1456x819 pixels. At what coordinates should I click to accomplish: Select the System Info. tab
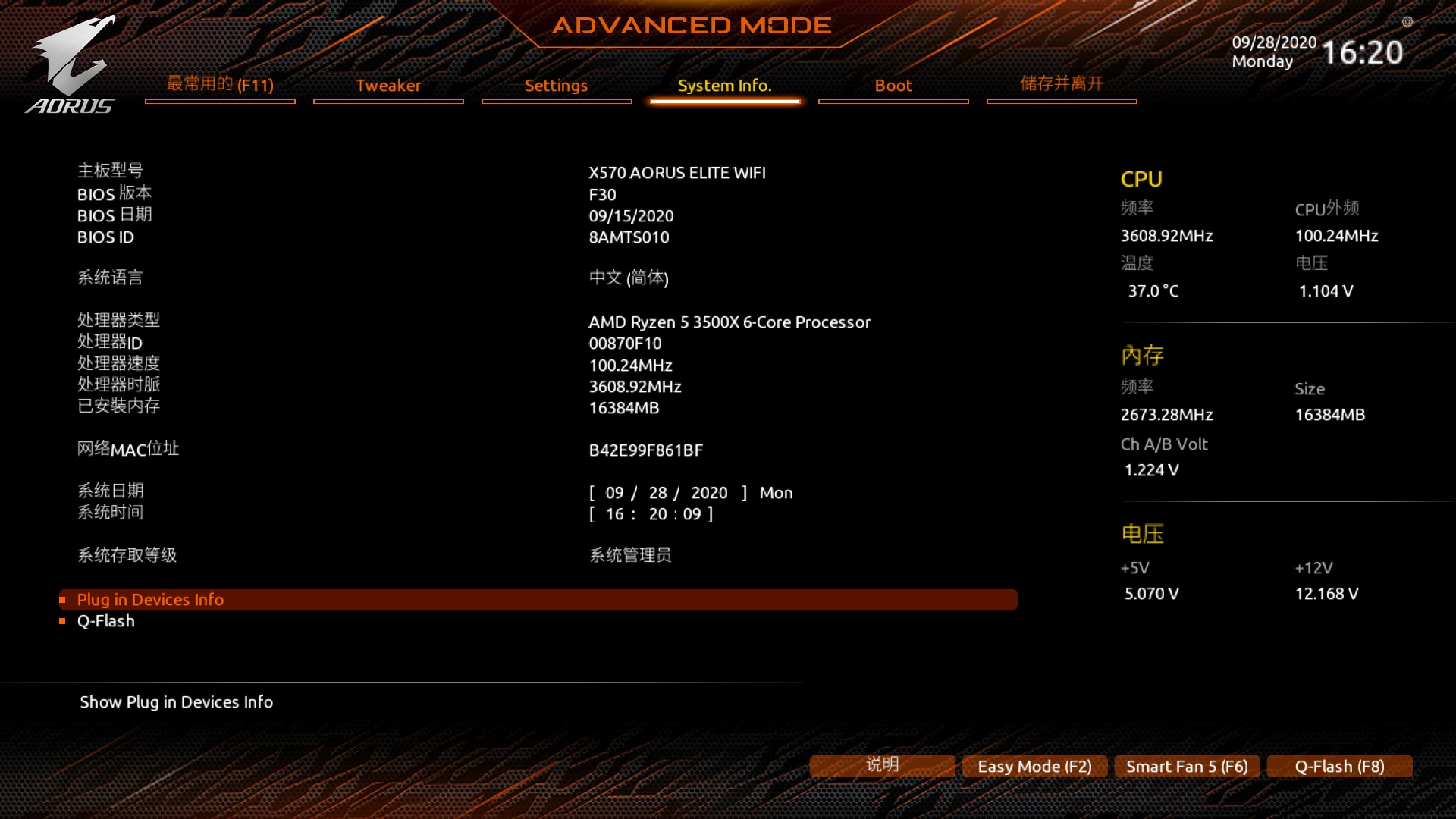coord(724,86)
